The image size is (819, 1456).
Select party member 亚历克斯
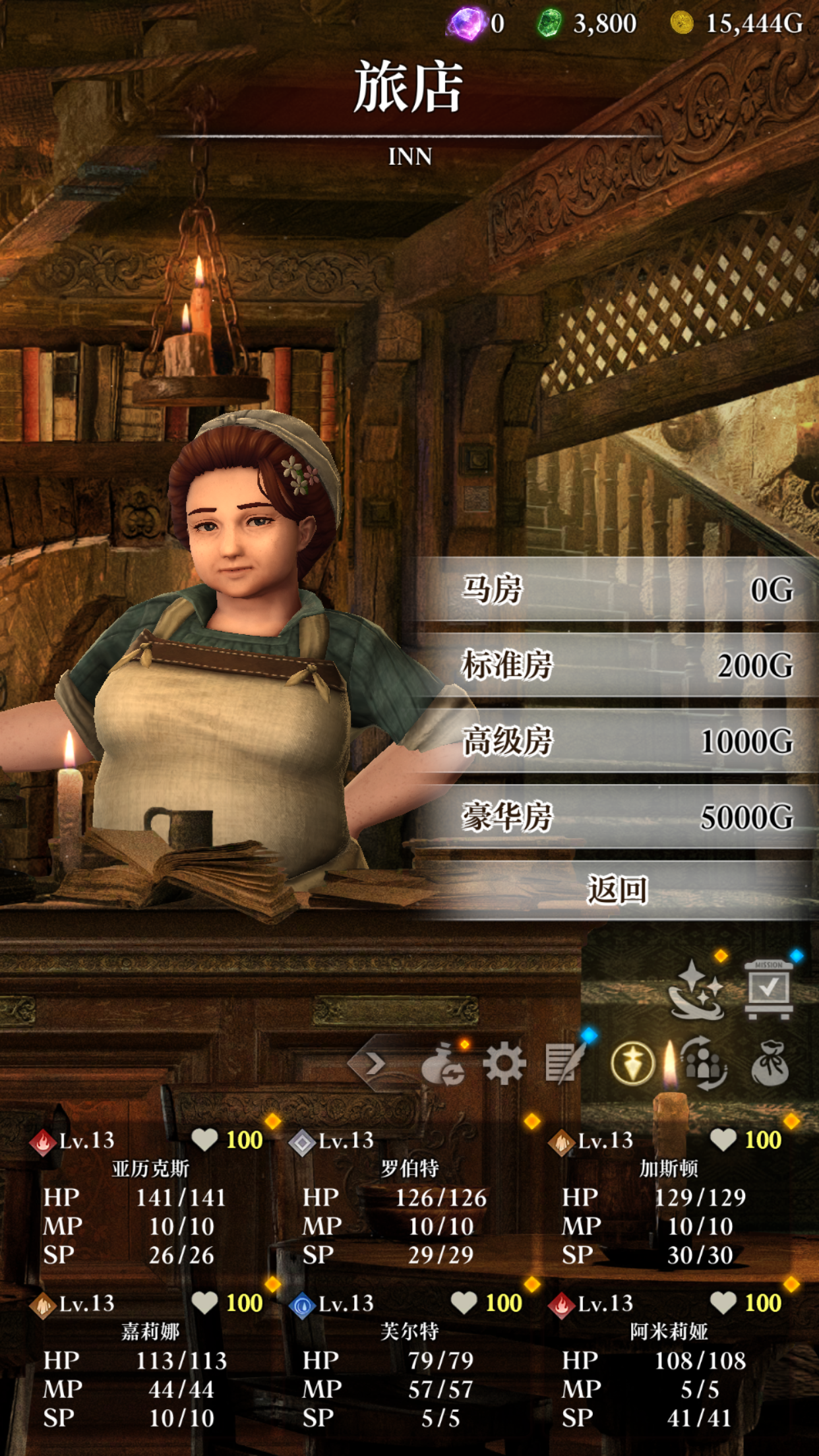[150, 1197]
